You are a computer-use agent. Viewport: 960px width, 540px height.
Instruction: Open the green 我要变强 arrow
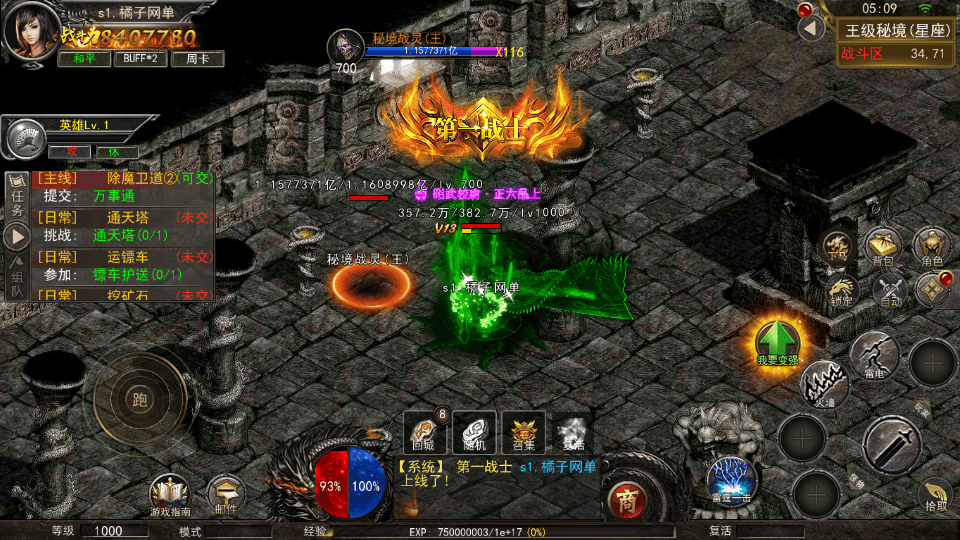[x=777, y=342]
